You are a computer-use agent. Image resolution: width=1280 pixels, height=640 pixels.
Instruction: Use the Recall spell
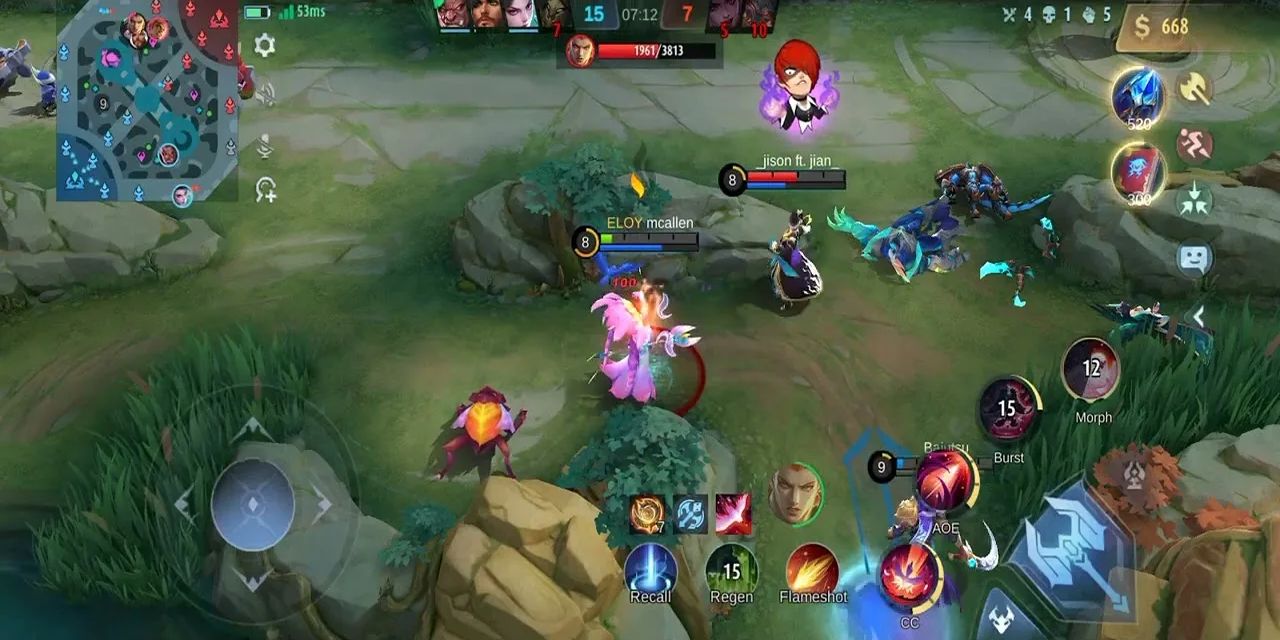tap(650, 570)
